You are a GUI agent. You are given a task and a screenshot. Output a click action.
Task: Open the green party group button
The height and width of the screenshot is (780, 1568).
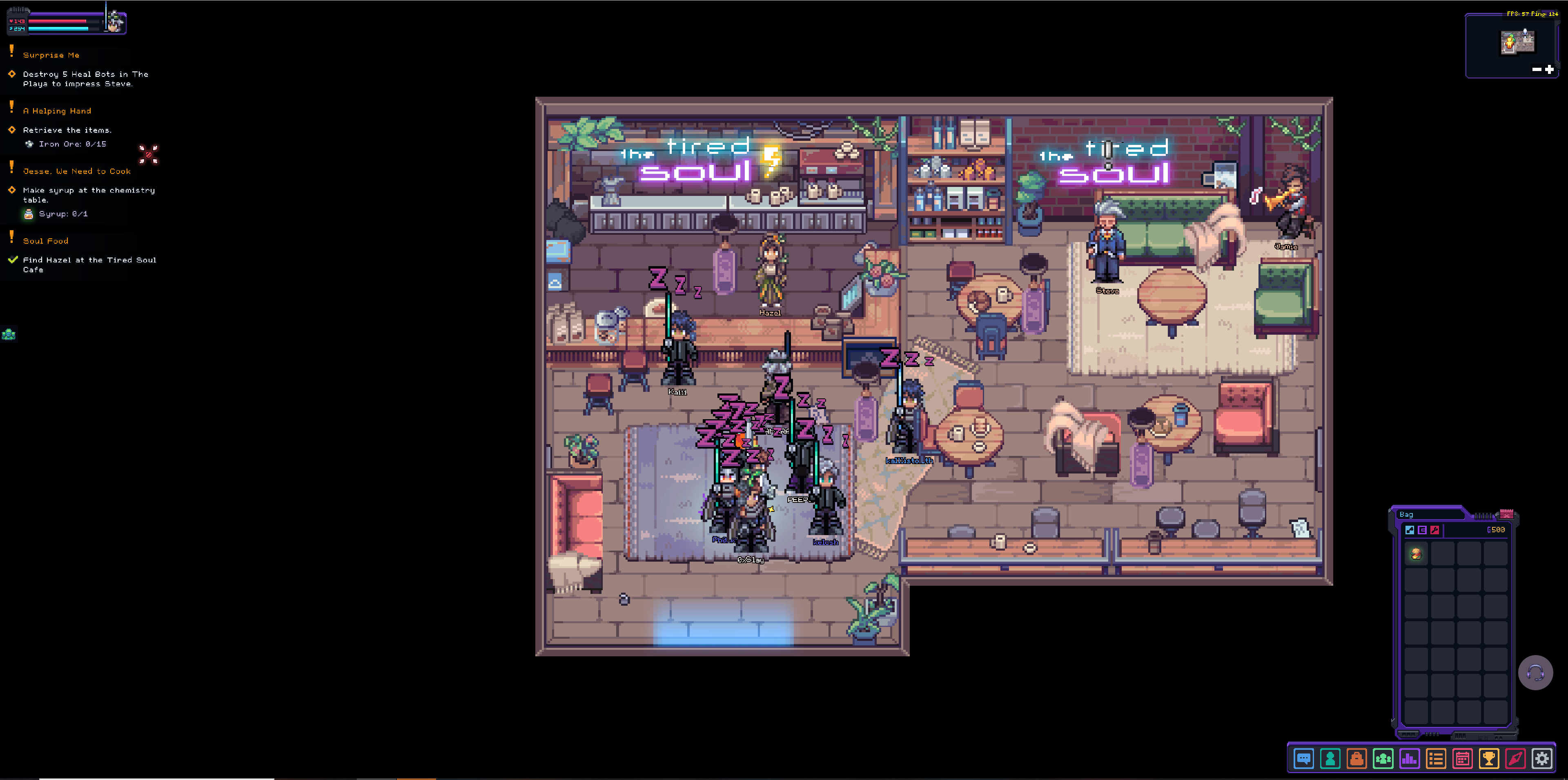click(x=1383, y=759)
